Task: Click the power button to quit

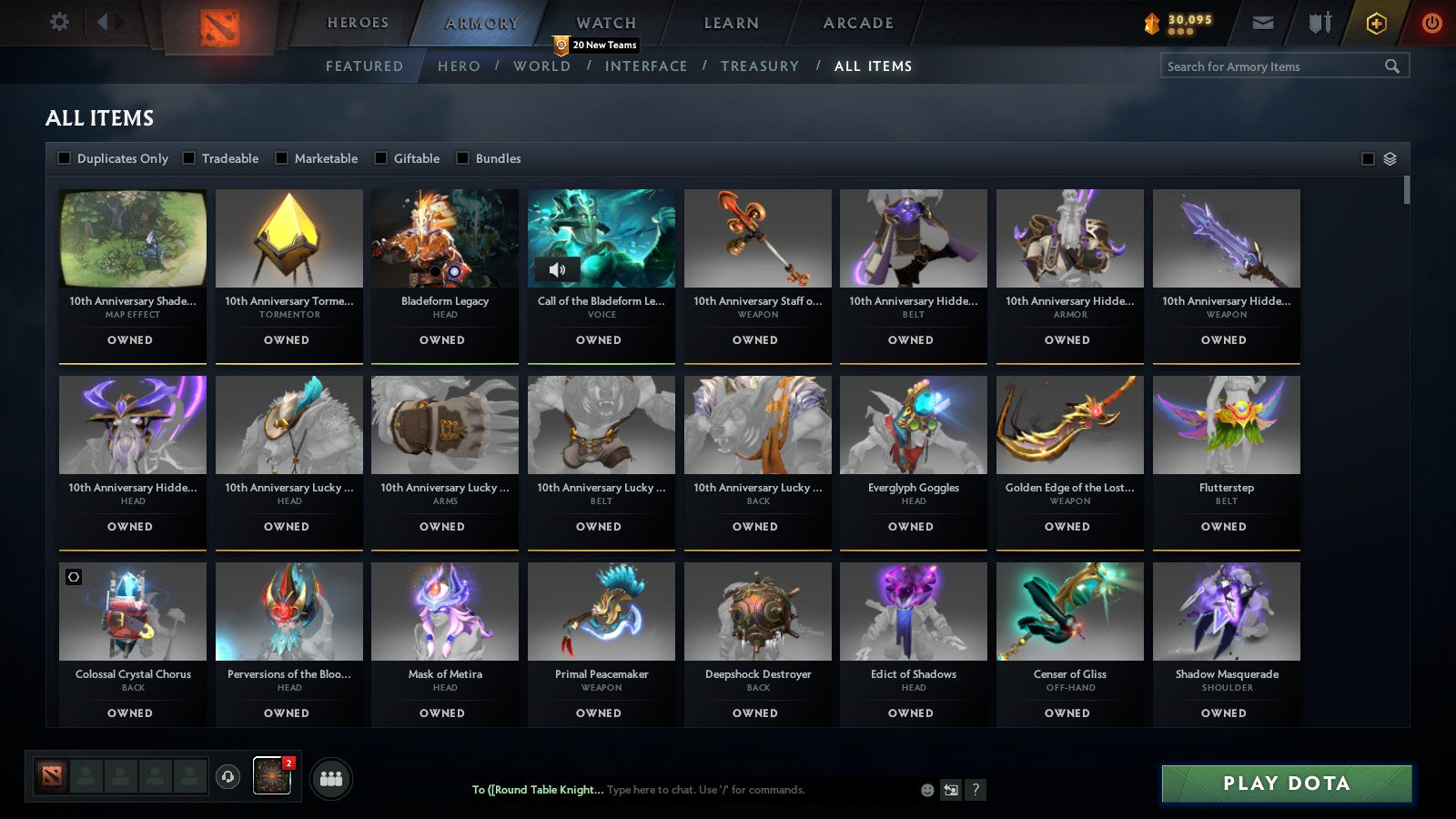Action: (1431, 23)
